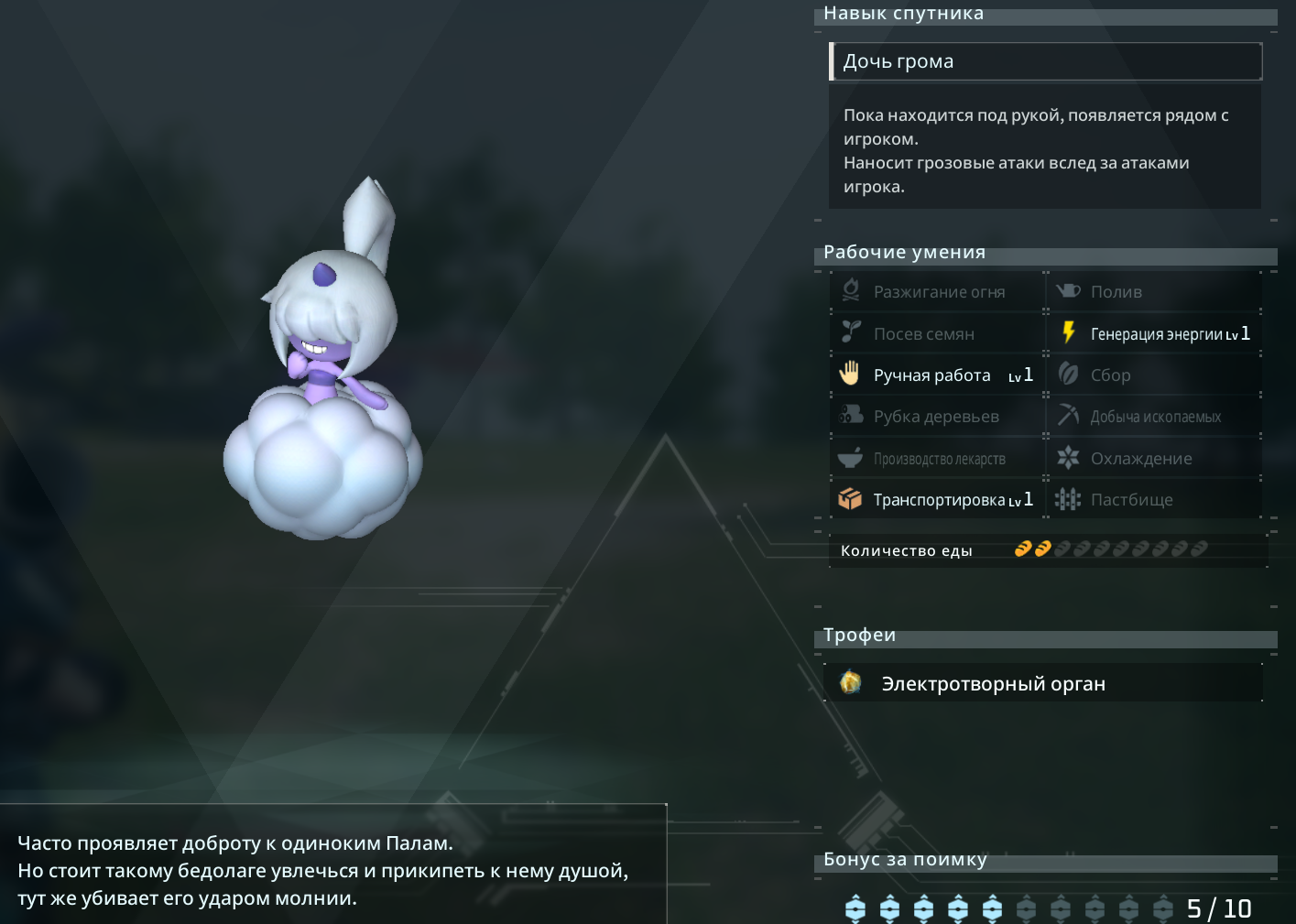The height and width of the screenshot is (924, 1296).
Task: Choose the «Посев семян» skill entry
Action: 938,333
